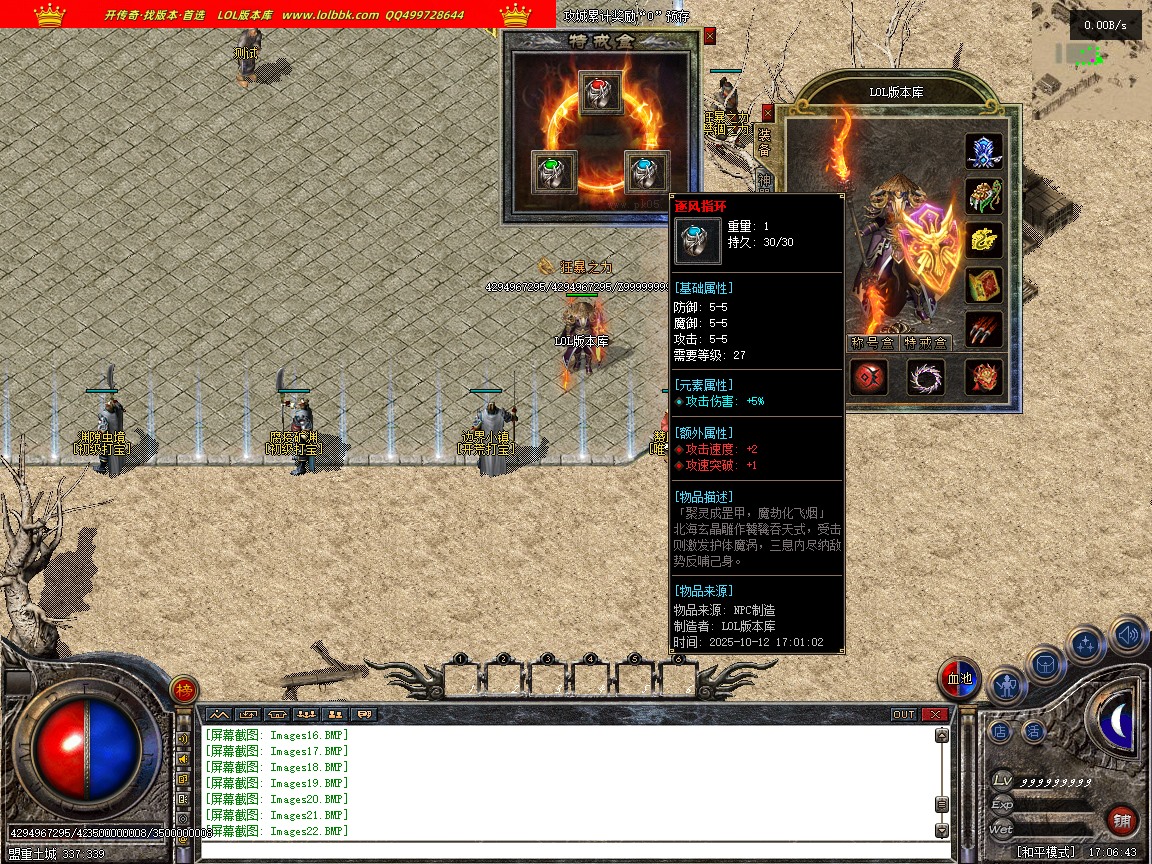Open the red 榜 ranking button
Image resolution: width=1152 pixels, height=864 pixels.
pyautogui.click(x=183, y=690)
